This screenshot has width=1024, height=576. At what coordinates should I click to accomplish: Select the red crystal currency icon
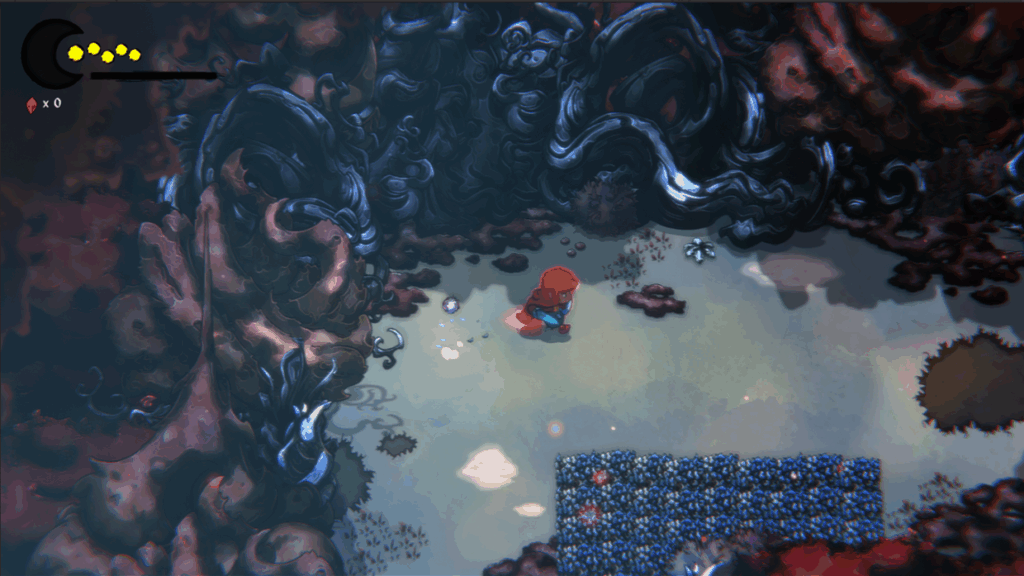(31, 103)
